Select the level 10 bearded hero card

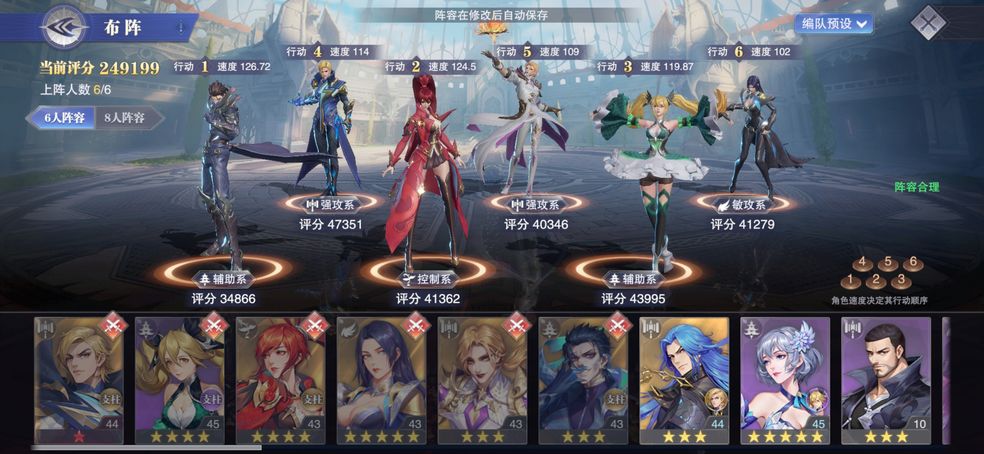tap(885, 373)
